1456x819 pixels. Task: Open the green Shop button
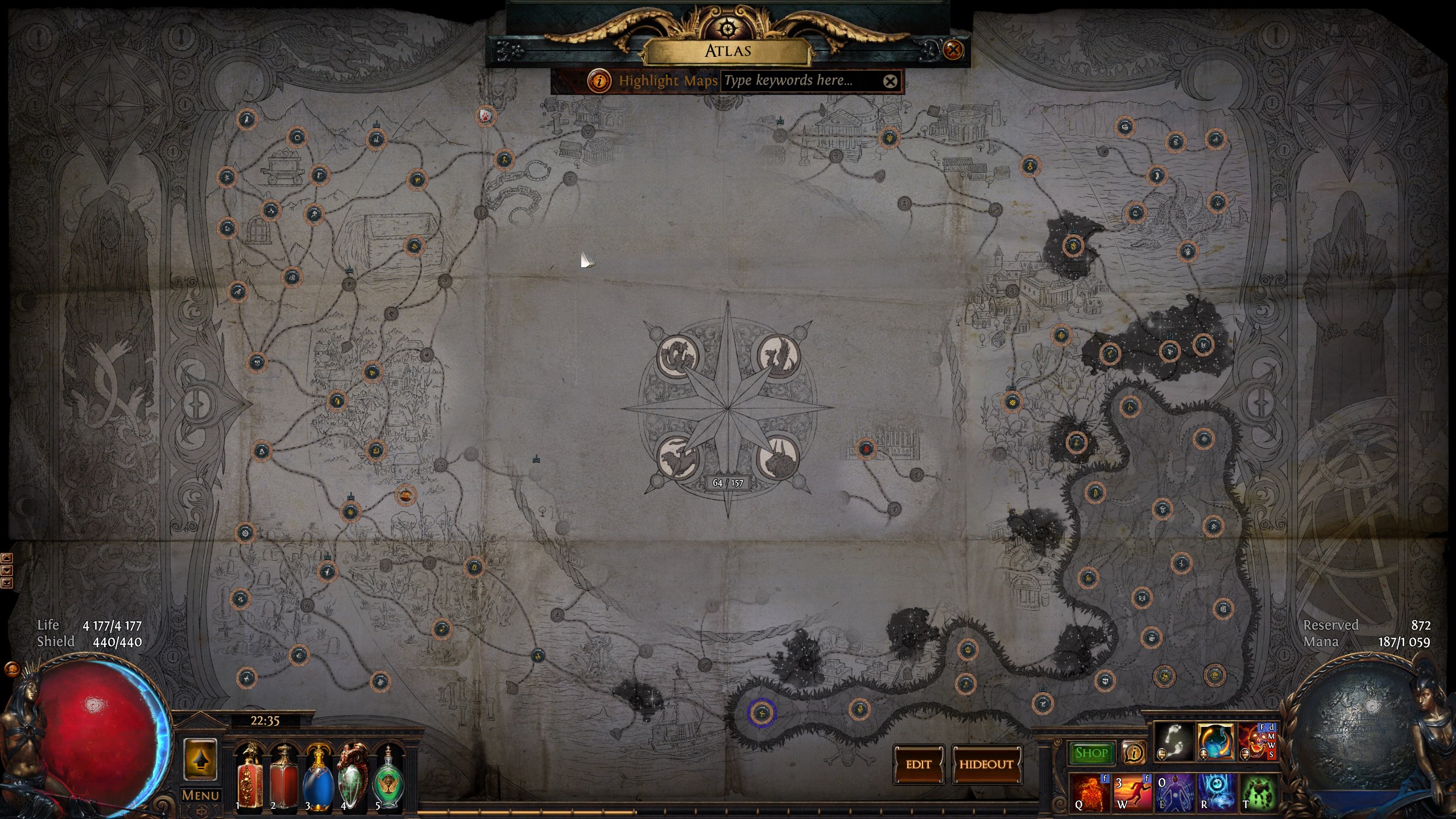1091,753
